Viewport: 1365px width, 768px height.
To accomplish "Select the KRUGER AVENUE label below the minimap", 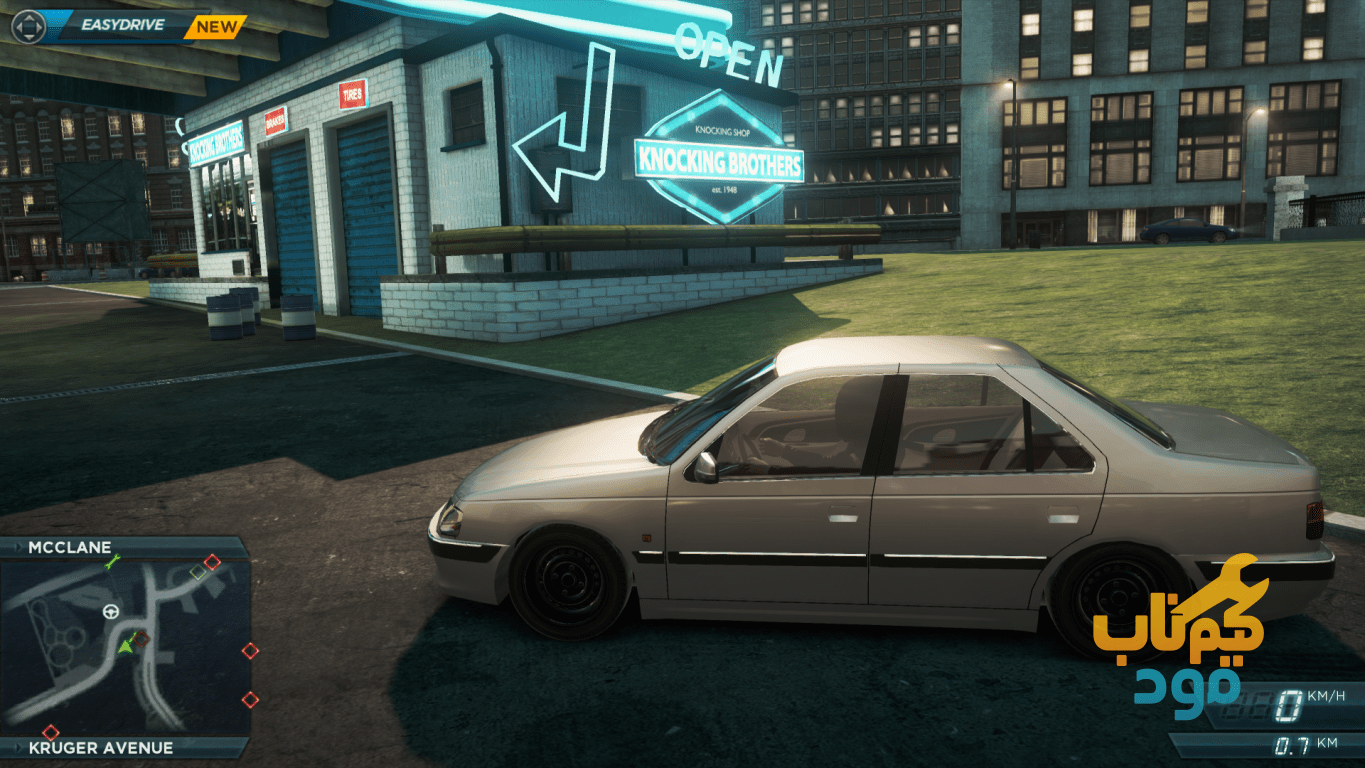I will coord(100,747).
